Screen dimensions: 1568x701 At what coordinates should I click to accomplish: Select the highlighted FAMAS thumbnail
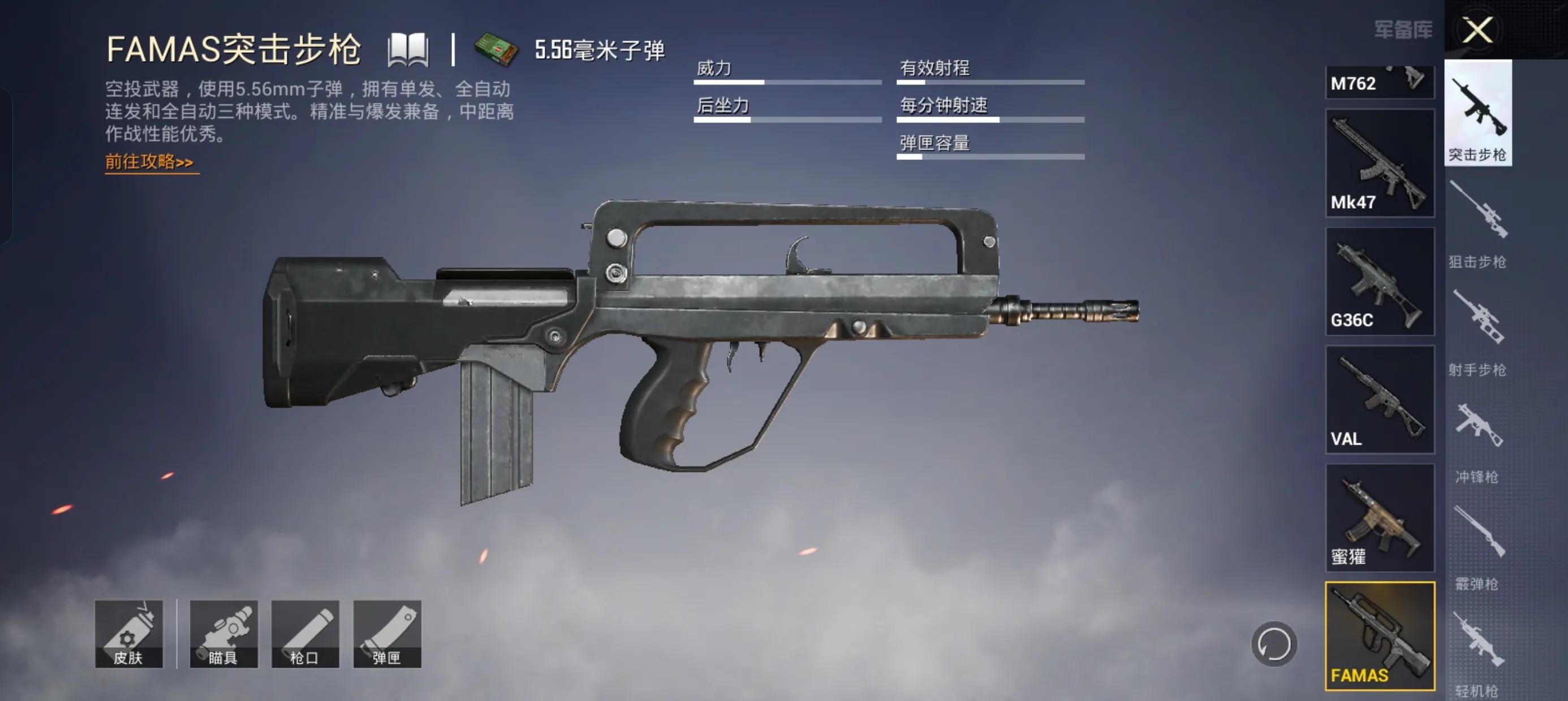1379,636
